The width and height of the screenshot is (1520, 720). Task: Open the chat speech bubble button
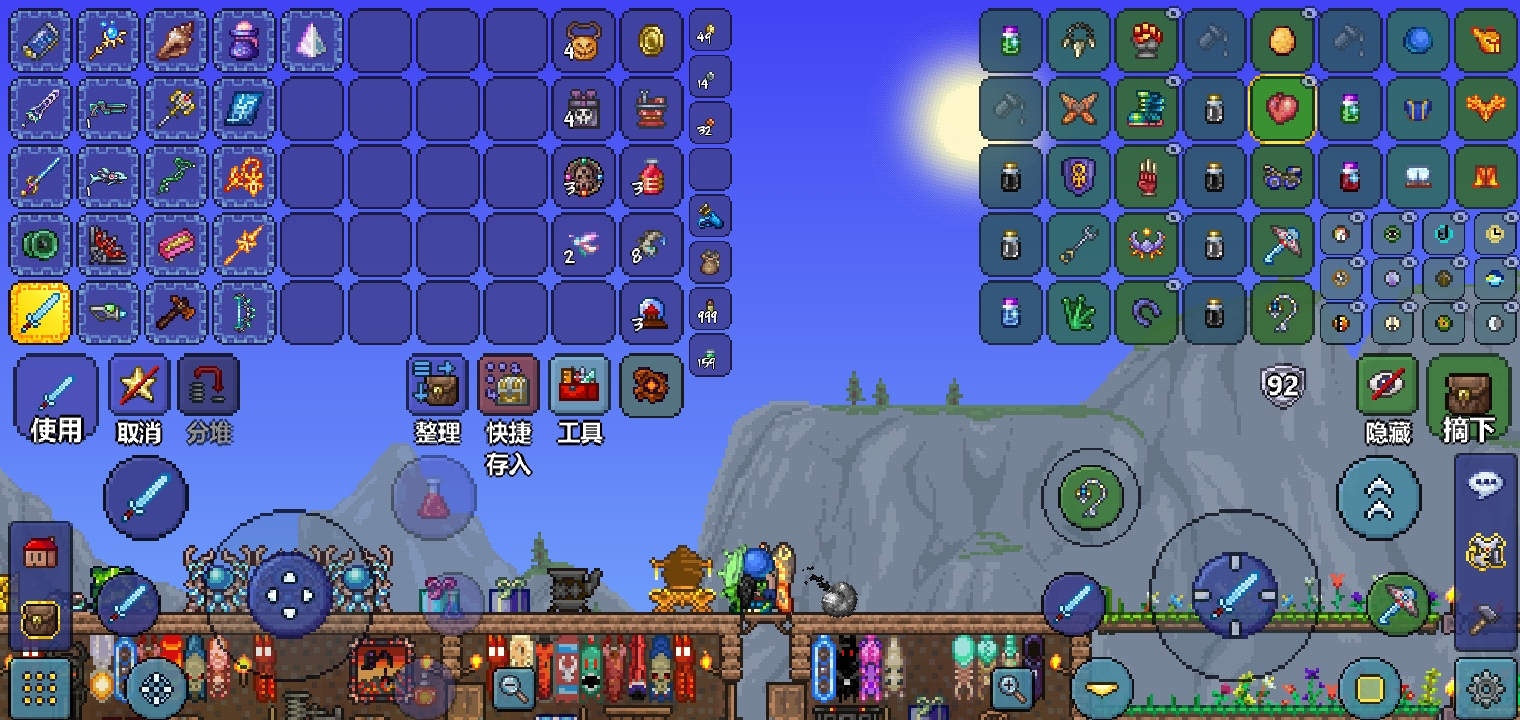click(1486, 485)
